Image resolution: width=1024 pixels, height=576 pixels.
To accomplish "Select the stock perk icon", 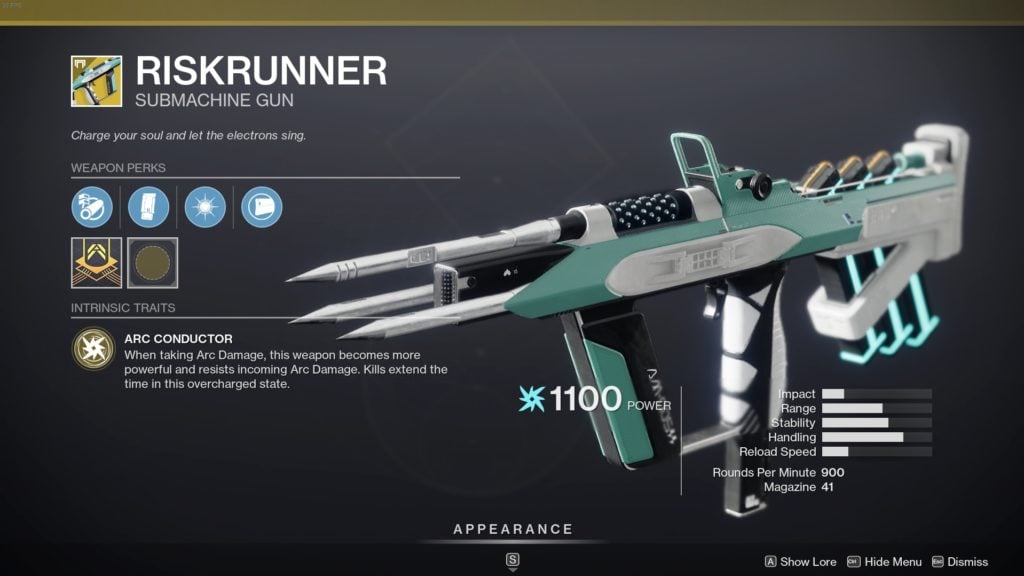I will (262, 207).
